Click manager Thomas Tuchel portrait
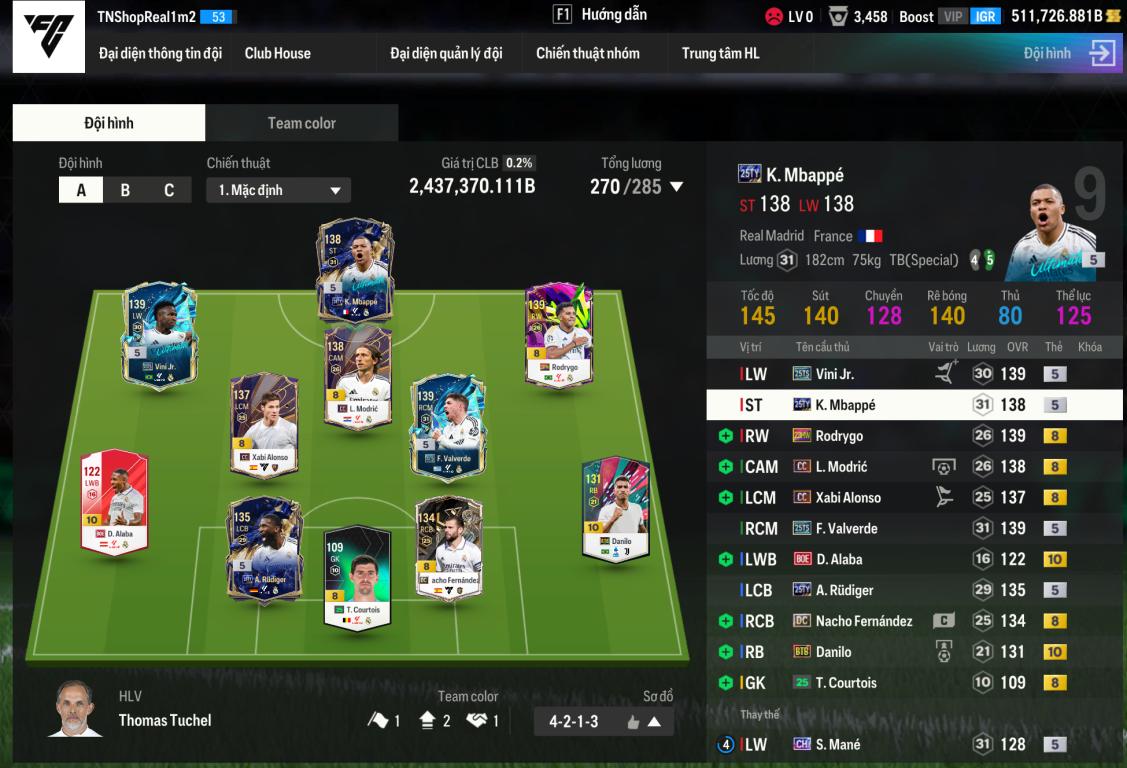 76,708
